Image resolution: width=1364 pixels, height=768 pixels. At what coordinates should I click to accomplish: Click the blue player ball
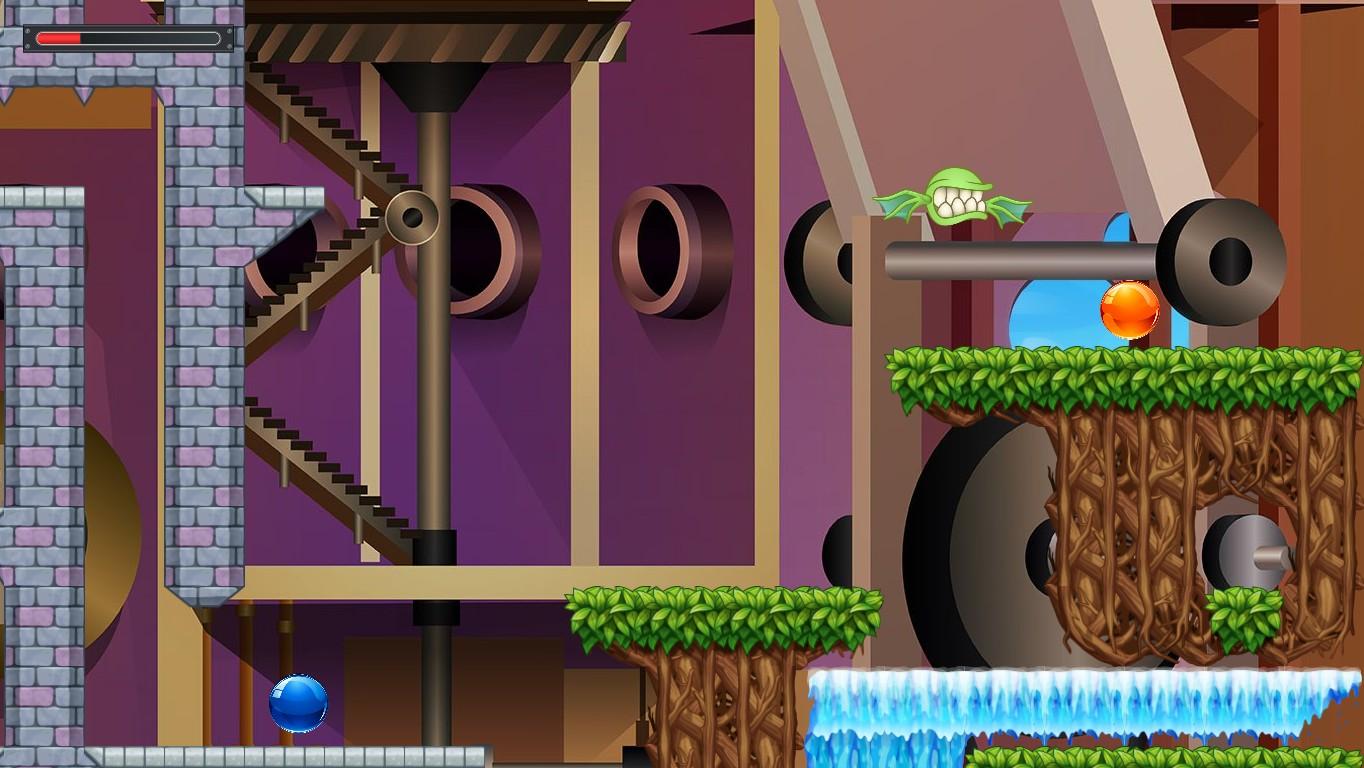298,703
